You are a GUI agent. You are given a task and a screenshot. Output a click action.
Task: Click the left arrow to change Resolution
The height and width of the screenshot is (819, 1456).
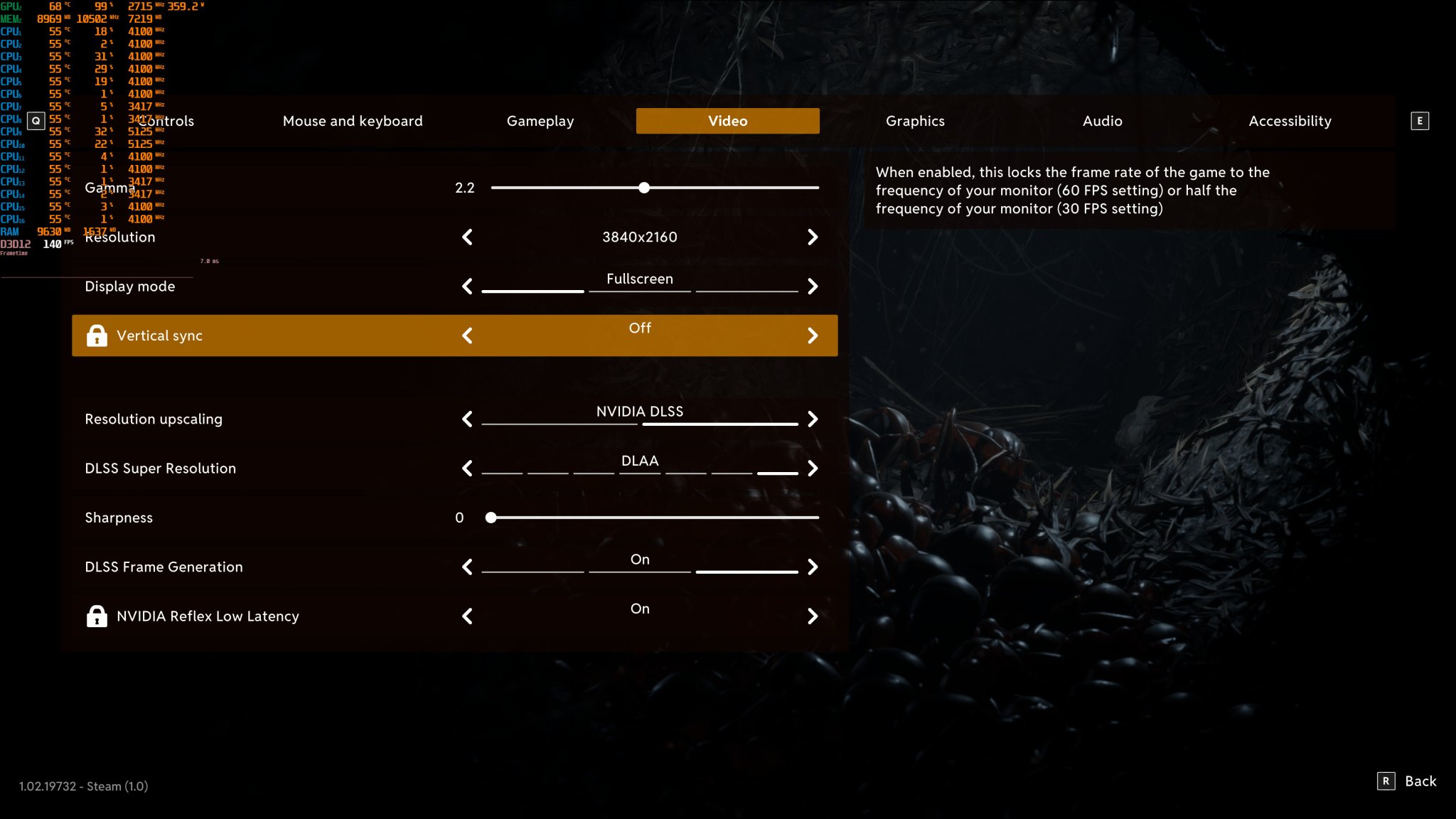(x=468, y=237)
